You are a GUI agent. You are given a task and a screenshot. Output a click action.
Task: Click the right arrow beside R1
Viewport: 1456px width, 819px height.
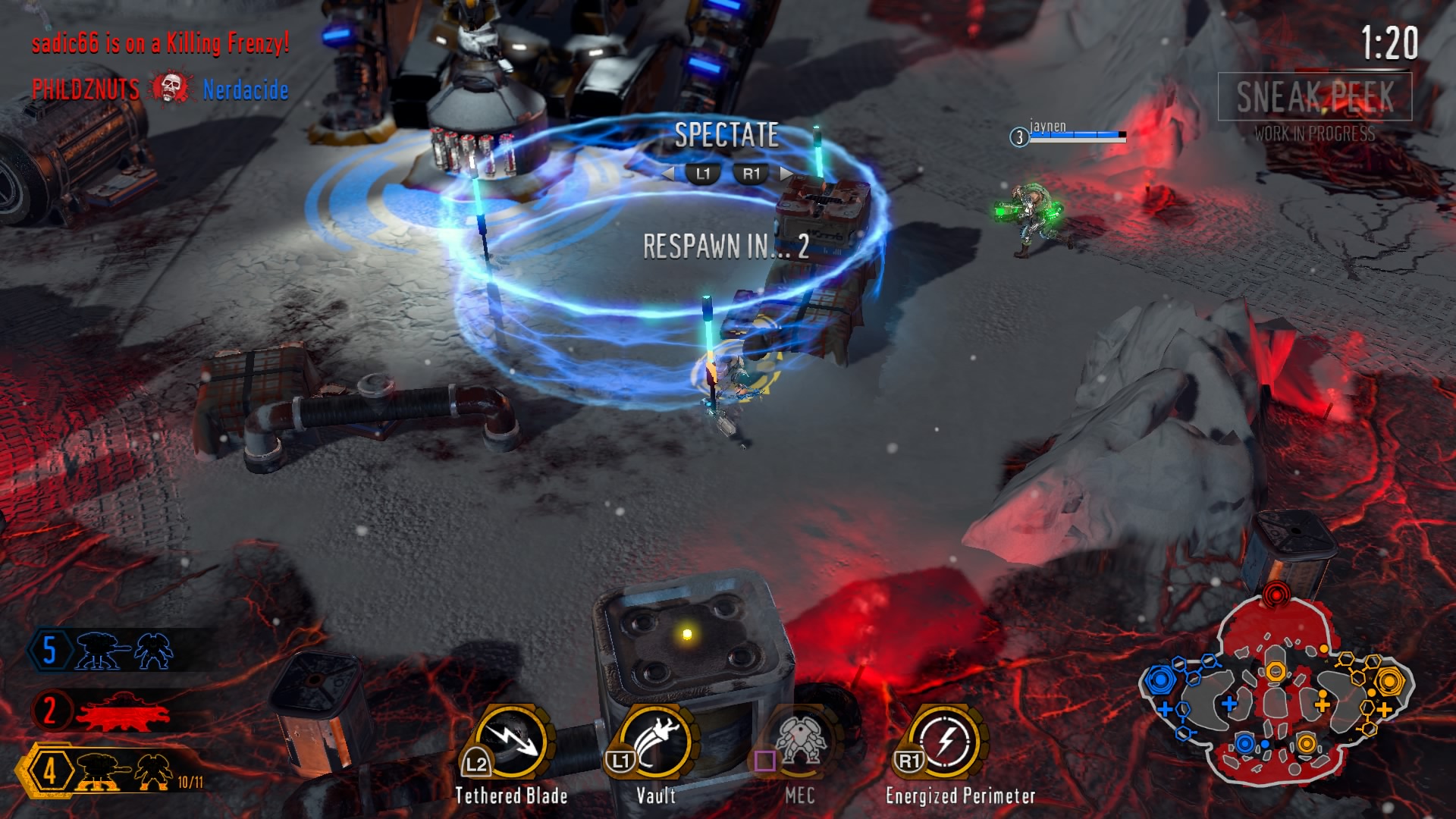785,173
